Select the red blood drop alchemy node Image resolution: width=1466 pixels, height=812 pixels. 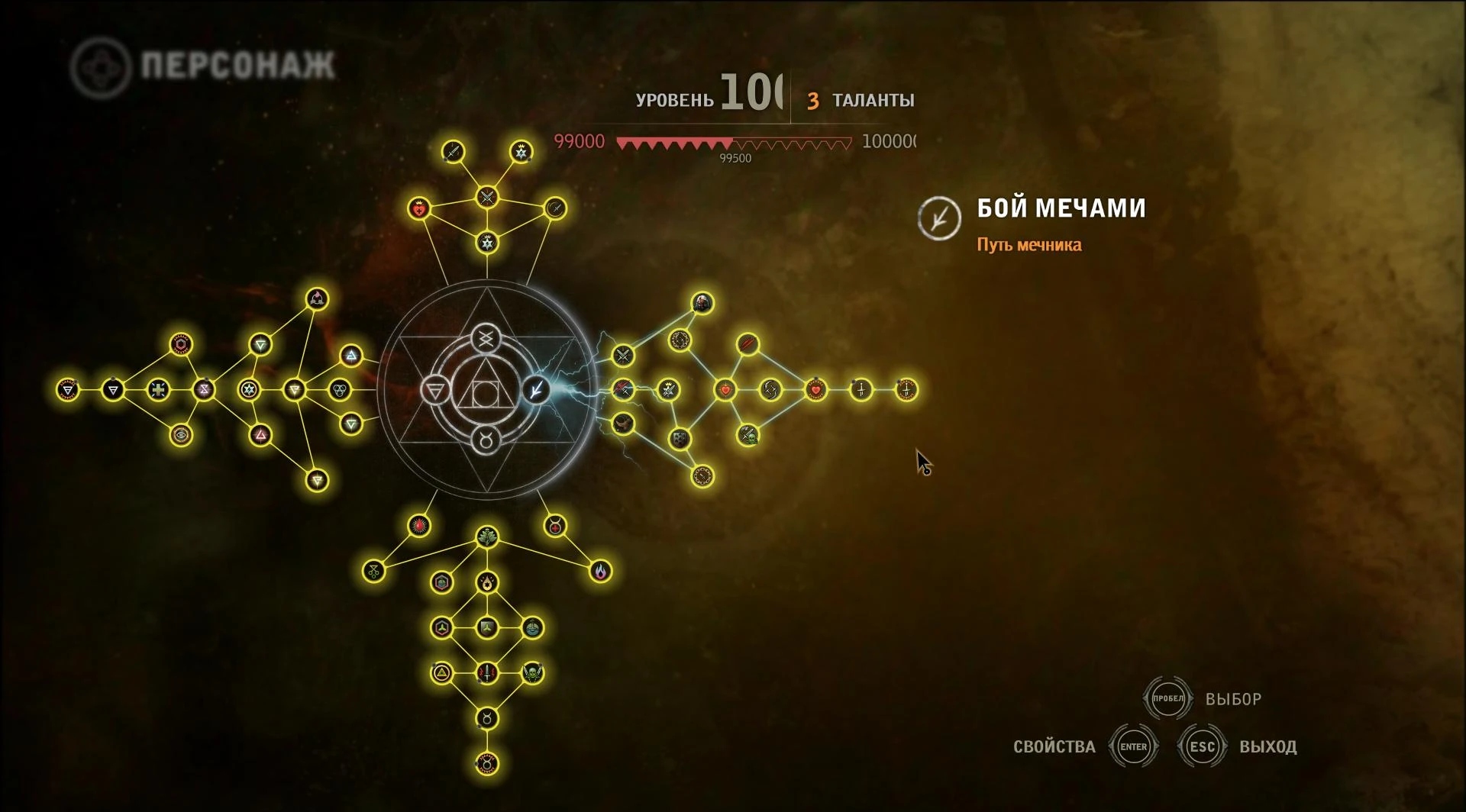418,526
